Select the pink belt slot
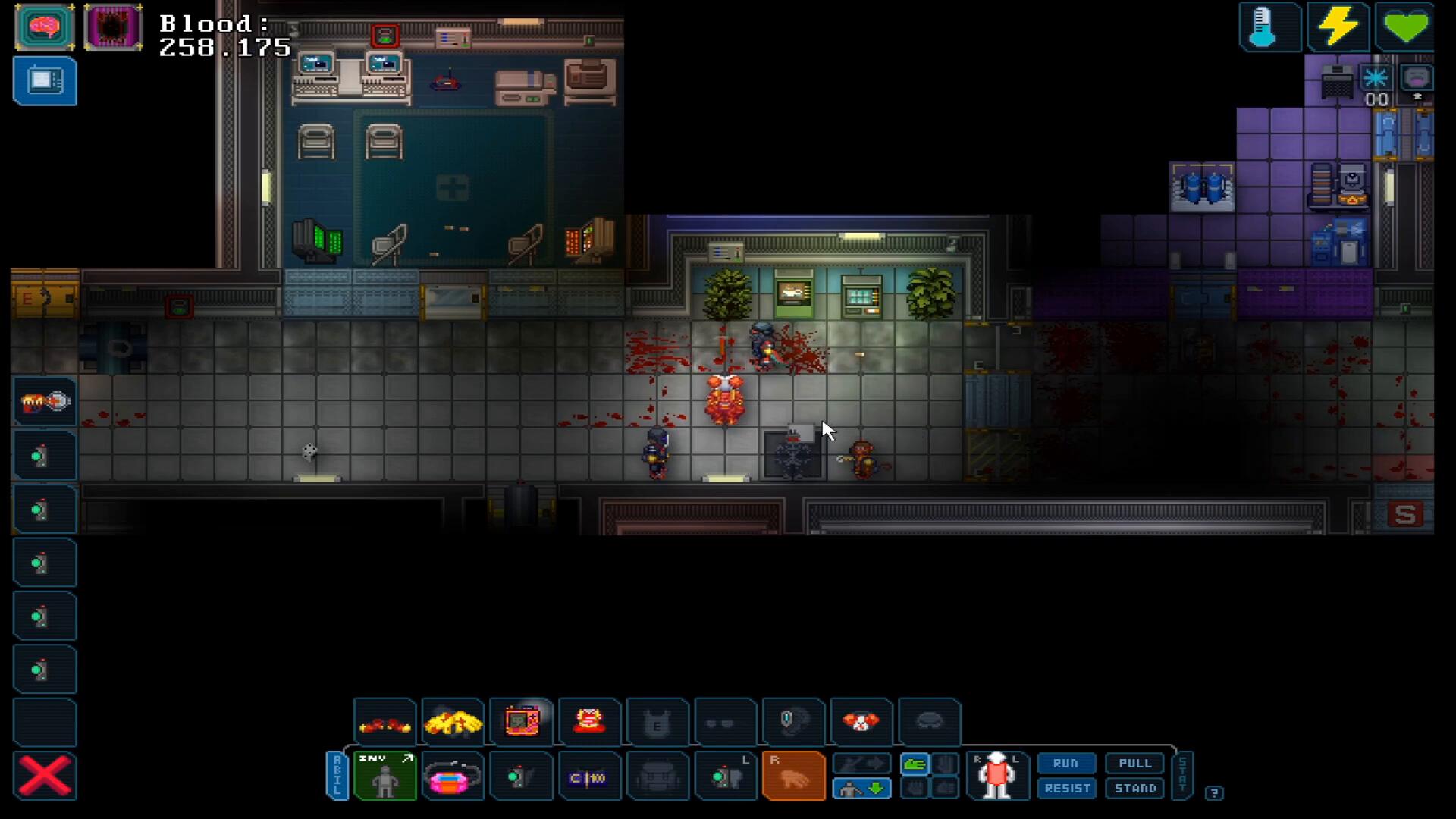Image resolution: width=1456 pixels, height=819 pixels. click(453, 777)
